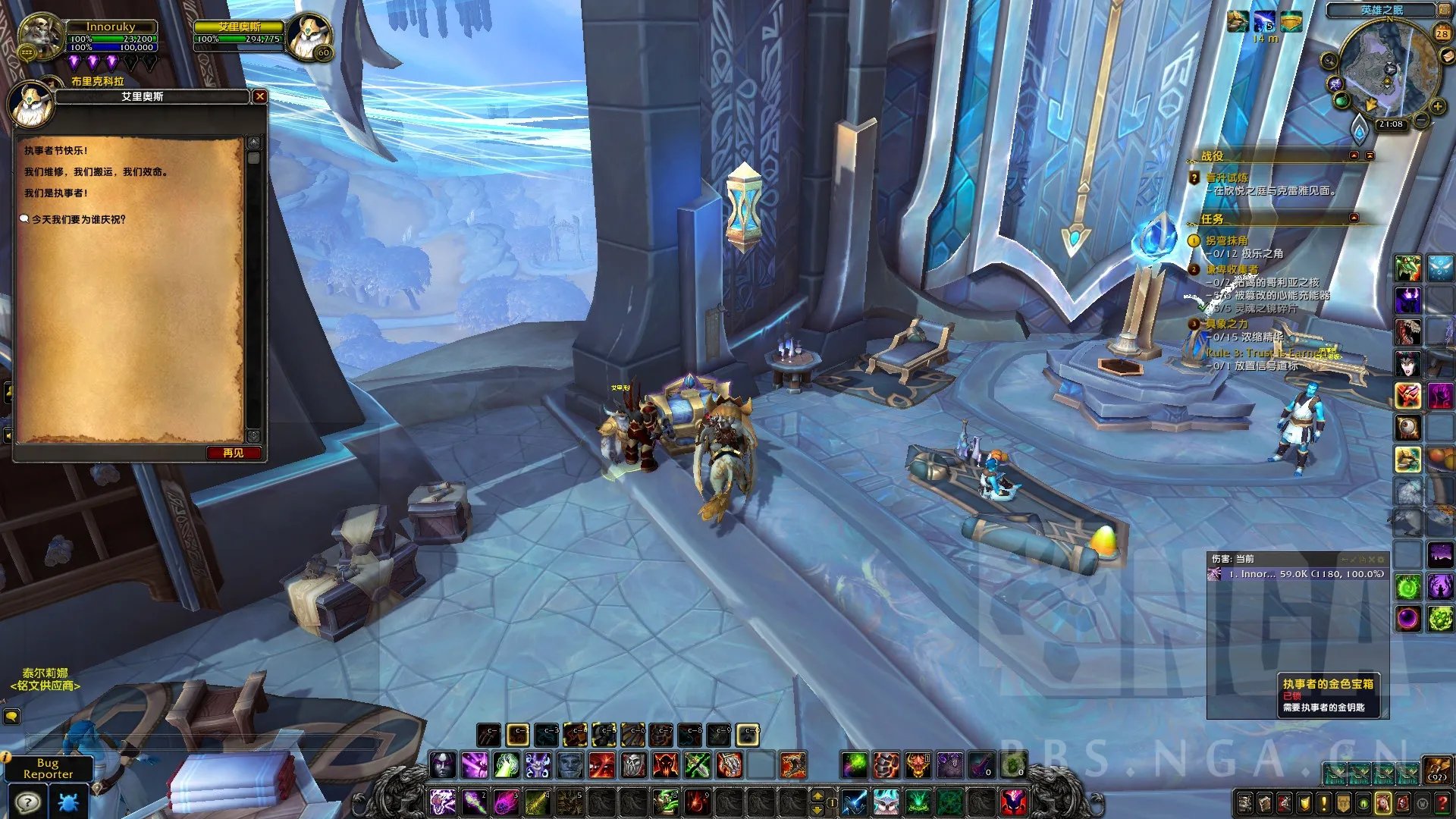Image resolution: width=1456 pixels, height=819 pixels.
Task: Open the Bug Reporter panel
Action: click(x=48, y=768)
